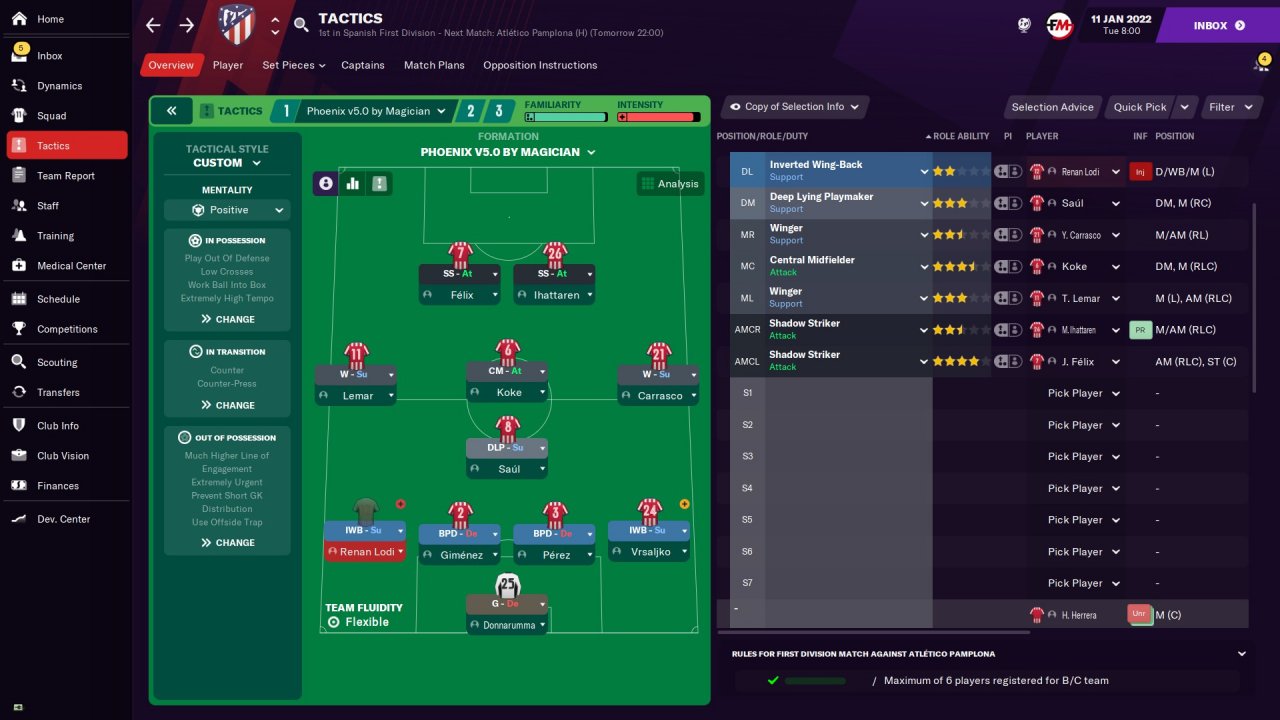
Task: Open the Match Plans tab
Action: tap(434, 65)
